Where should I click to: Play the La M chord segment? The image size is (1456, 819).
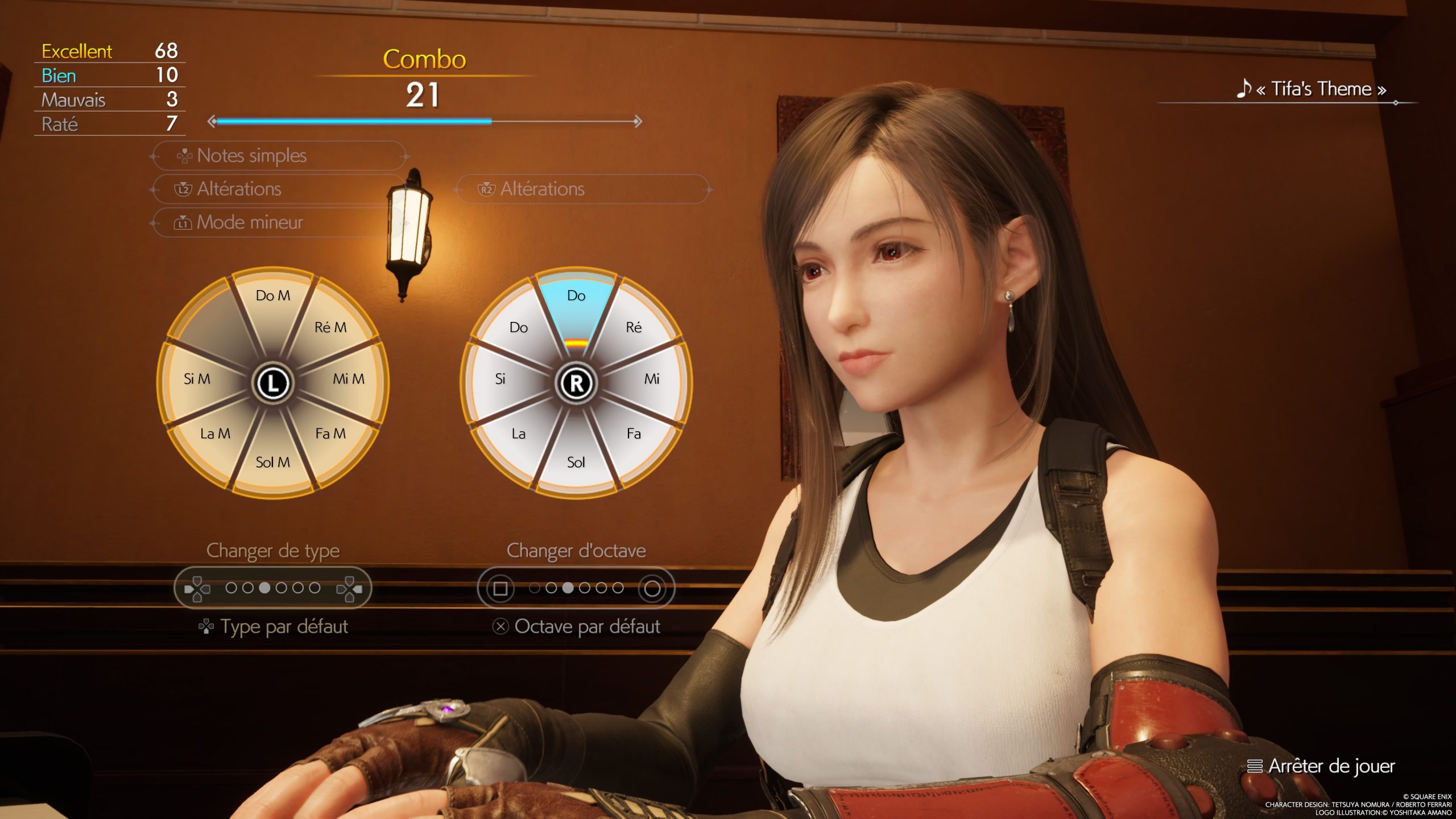(x=216, y=434)
